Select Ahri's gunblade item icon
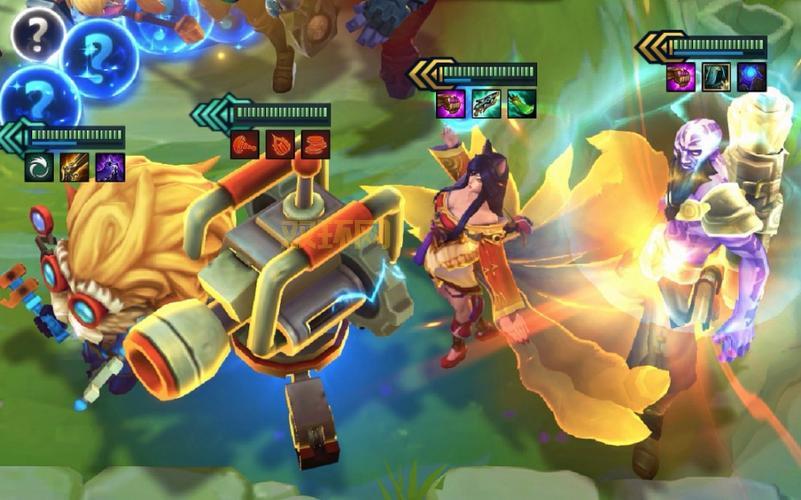This screenshot has width=801, height=500. pos(486,104)
